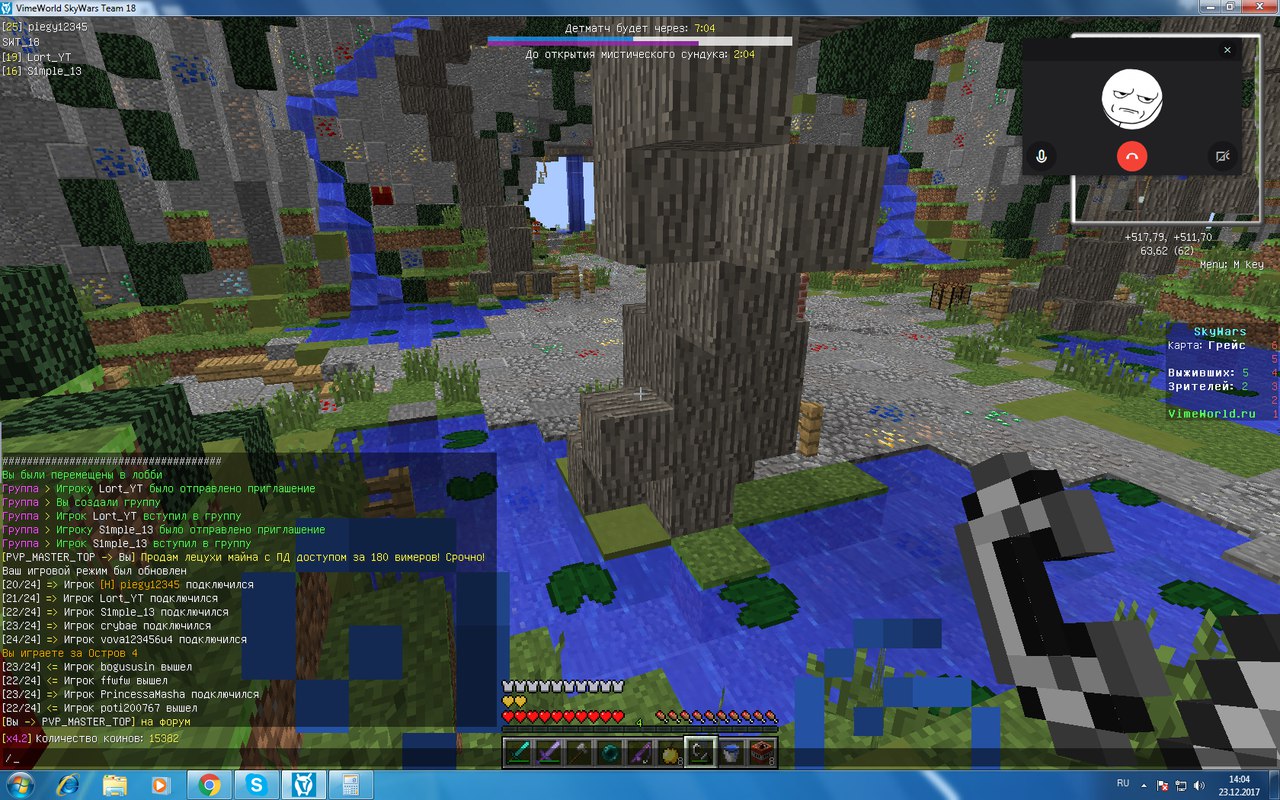The image size is (1280, 800).
Task: Close the call overlay window
Action: point(1228,49)
